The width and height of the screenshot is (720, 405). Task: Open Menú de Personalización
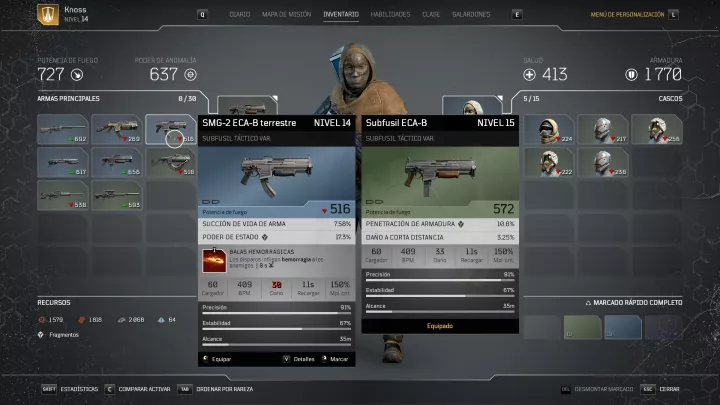[x=628, y=15]
